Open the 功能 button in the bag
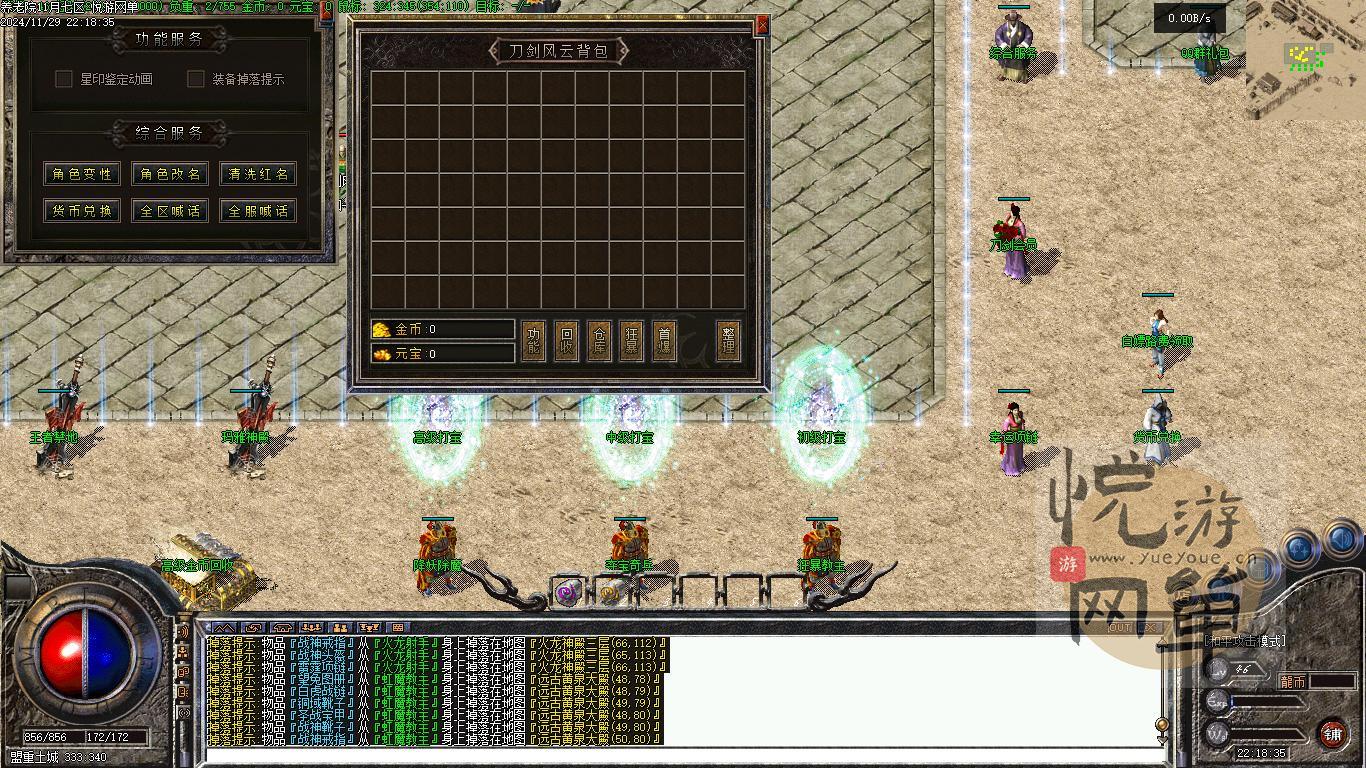The width and height of the screenshot is (1366, 768). (534, 341)
